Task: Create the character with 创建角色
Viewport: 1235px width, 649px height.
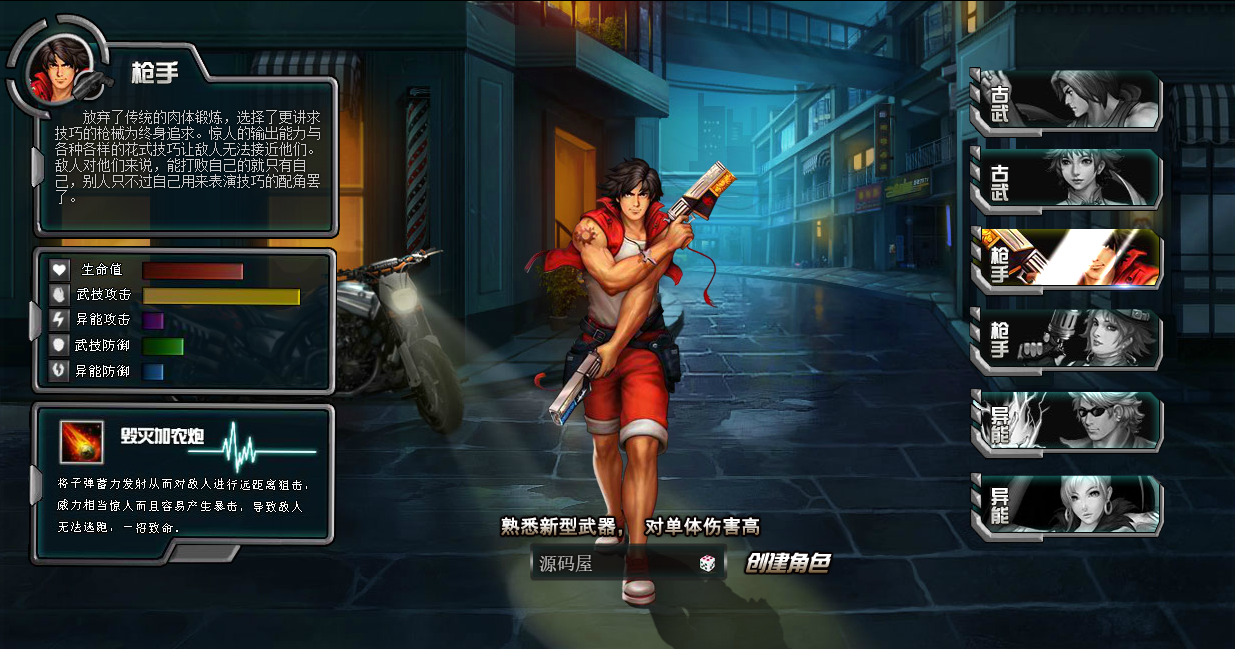Action: tap(788, 563)
